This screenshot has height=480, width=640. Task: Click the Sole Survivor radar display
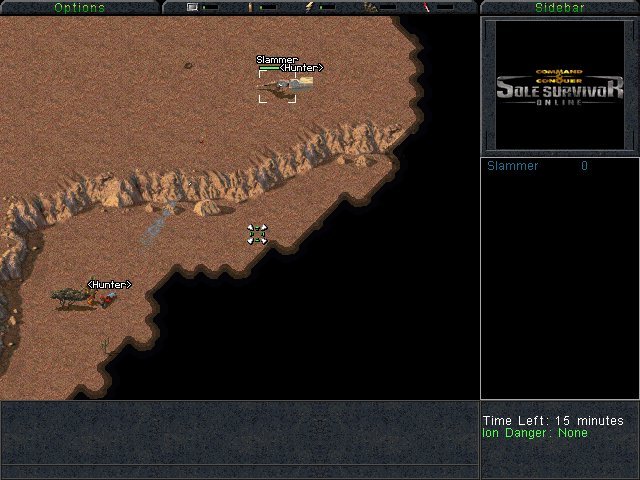(559, 86)
